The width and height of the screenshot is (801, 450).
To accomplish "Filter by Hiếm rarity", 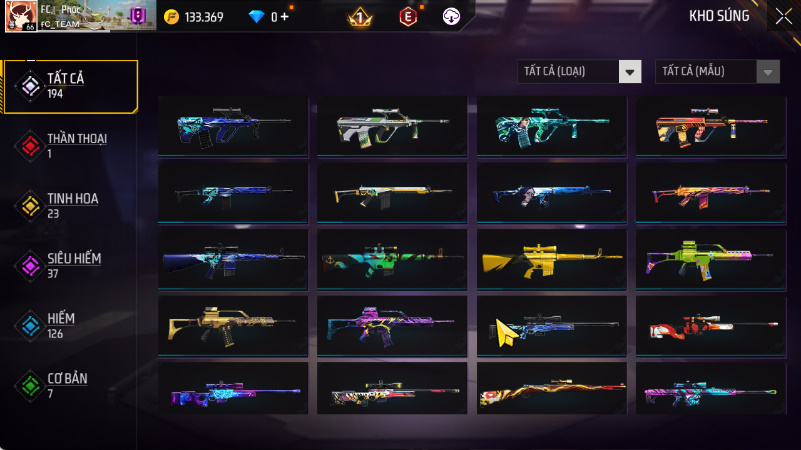I will (x=70, y=325).
